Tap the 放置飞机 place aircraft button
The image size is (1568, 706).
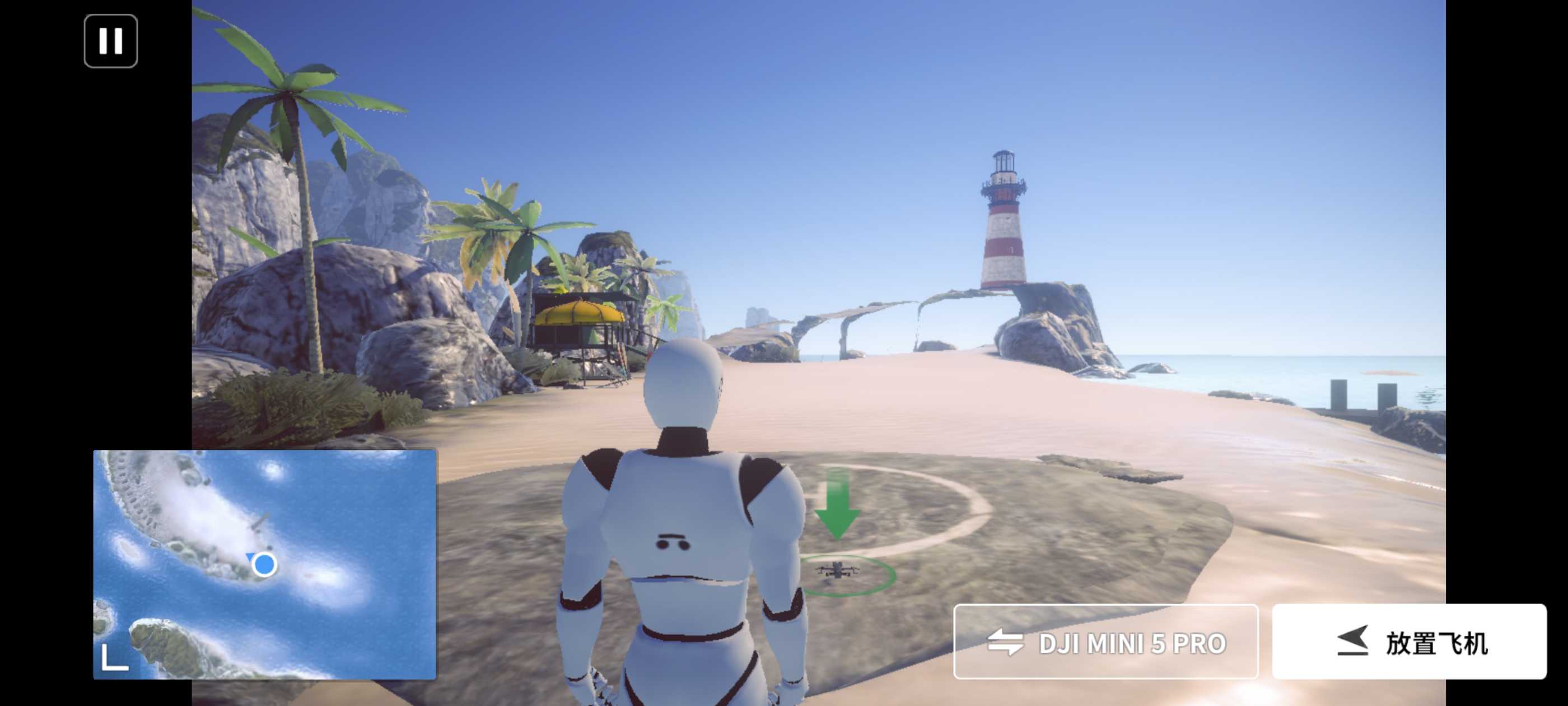[1409, 642]
